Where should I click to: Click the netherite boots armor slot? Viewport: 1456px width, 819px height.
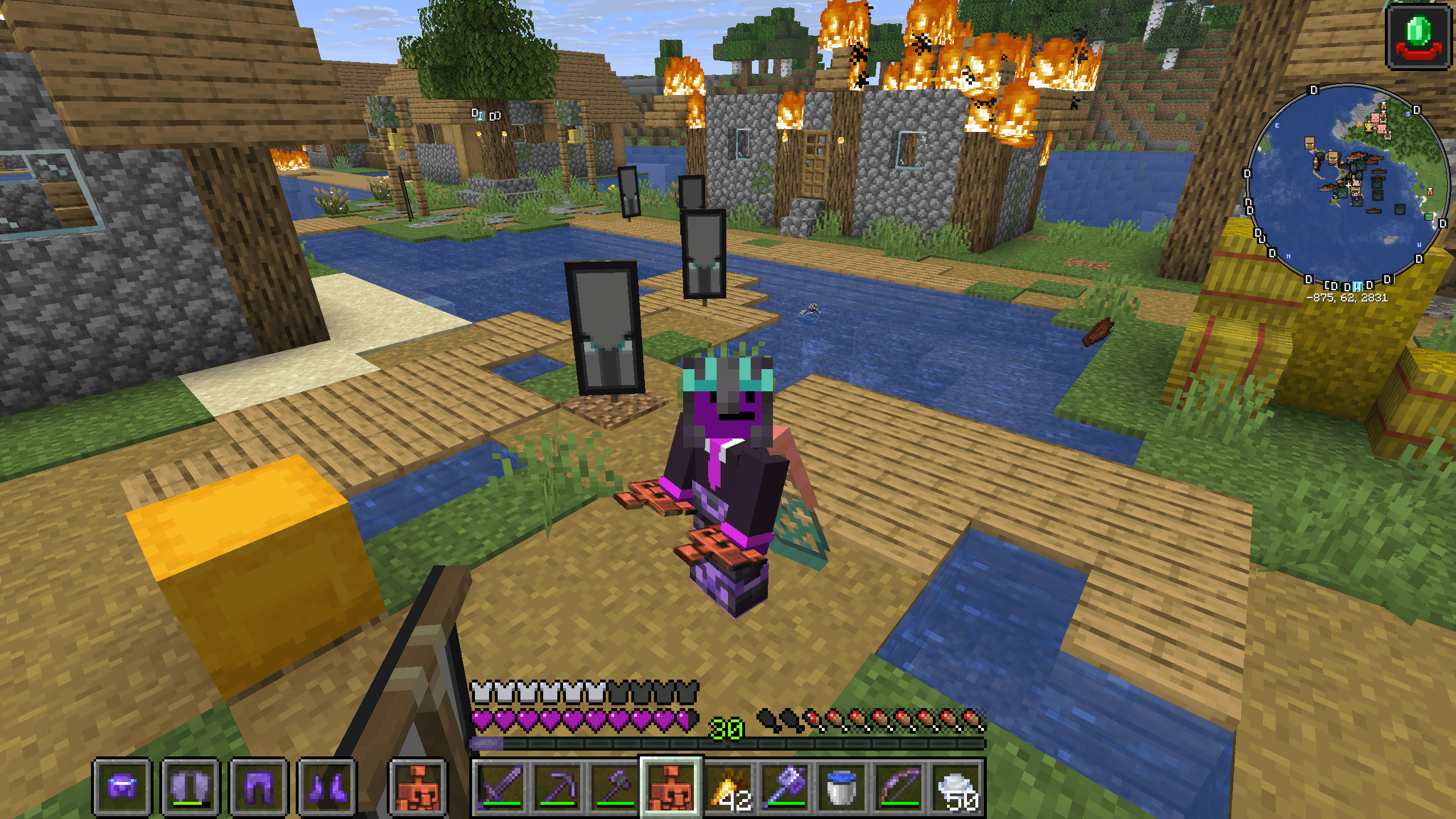tap(327, 787)
